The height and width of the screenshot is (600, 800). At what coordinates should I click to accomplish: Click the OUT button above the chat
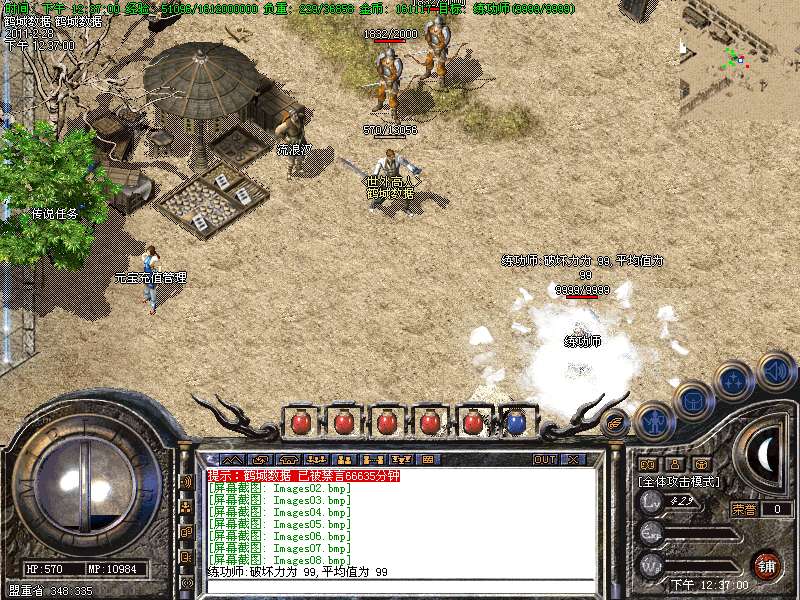point(545,460)
